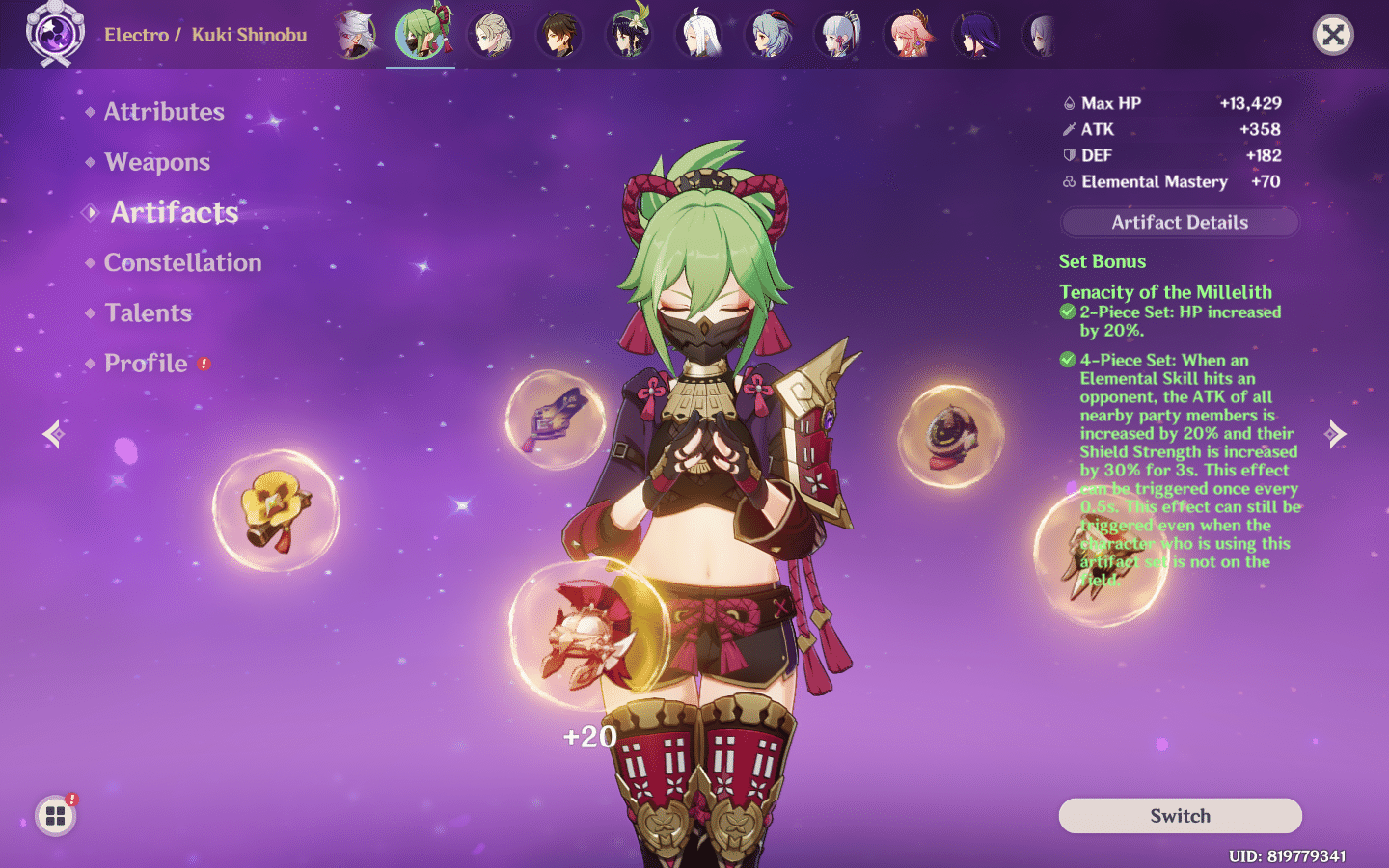Open the Profile section with notification badge

pyautogui.click(x=146, y=364)
